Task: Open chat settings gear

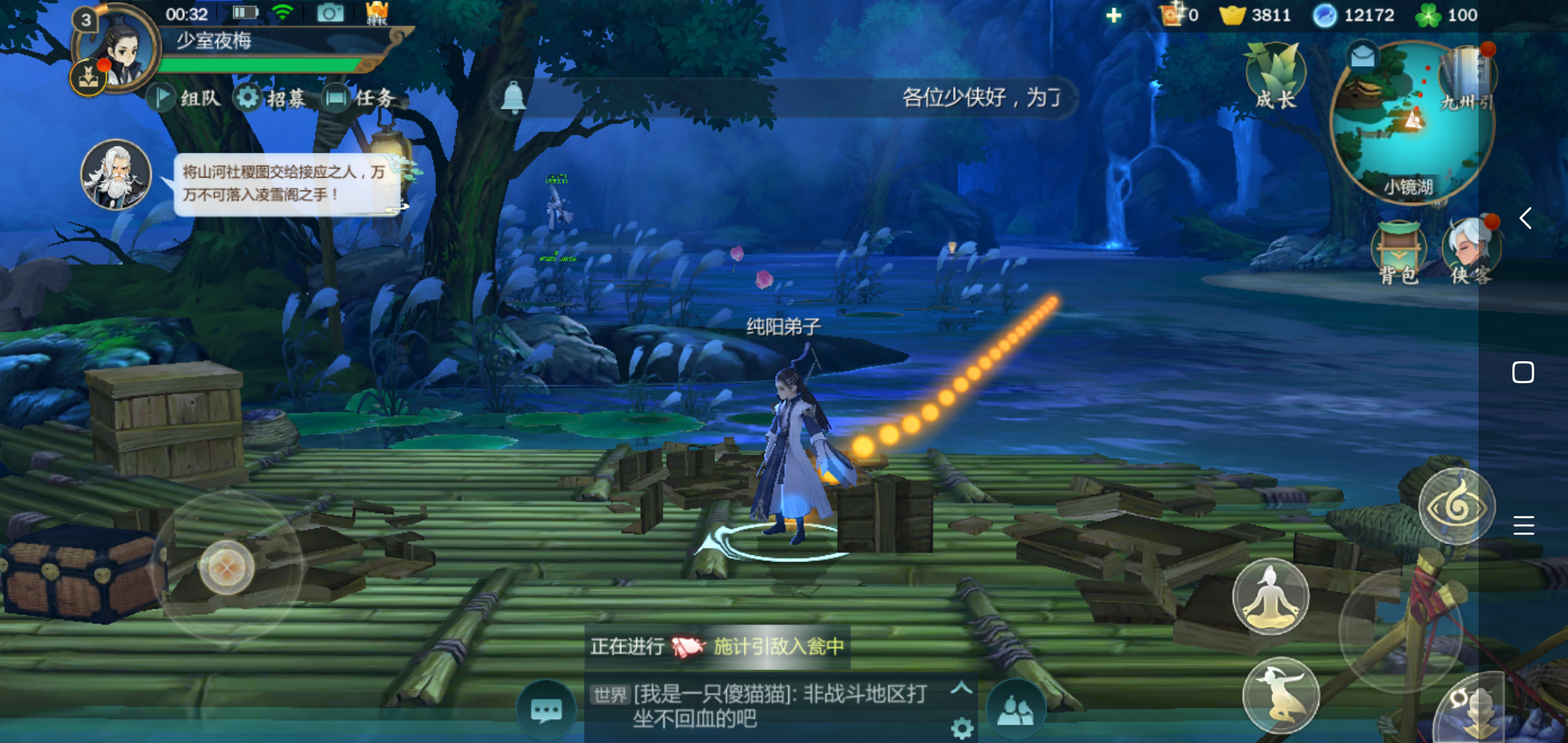Action: 962,728
